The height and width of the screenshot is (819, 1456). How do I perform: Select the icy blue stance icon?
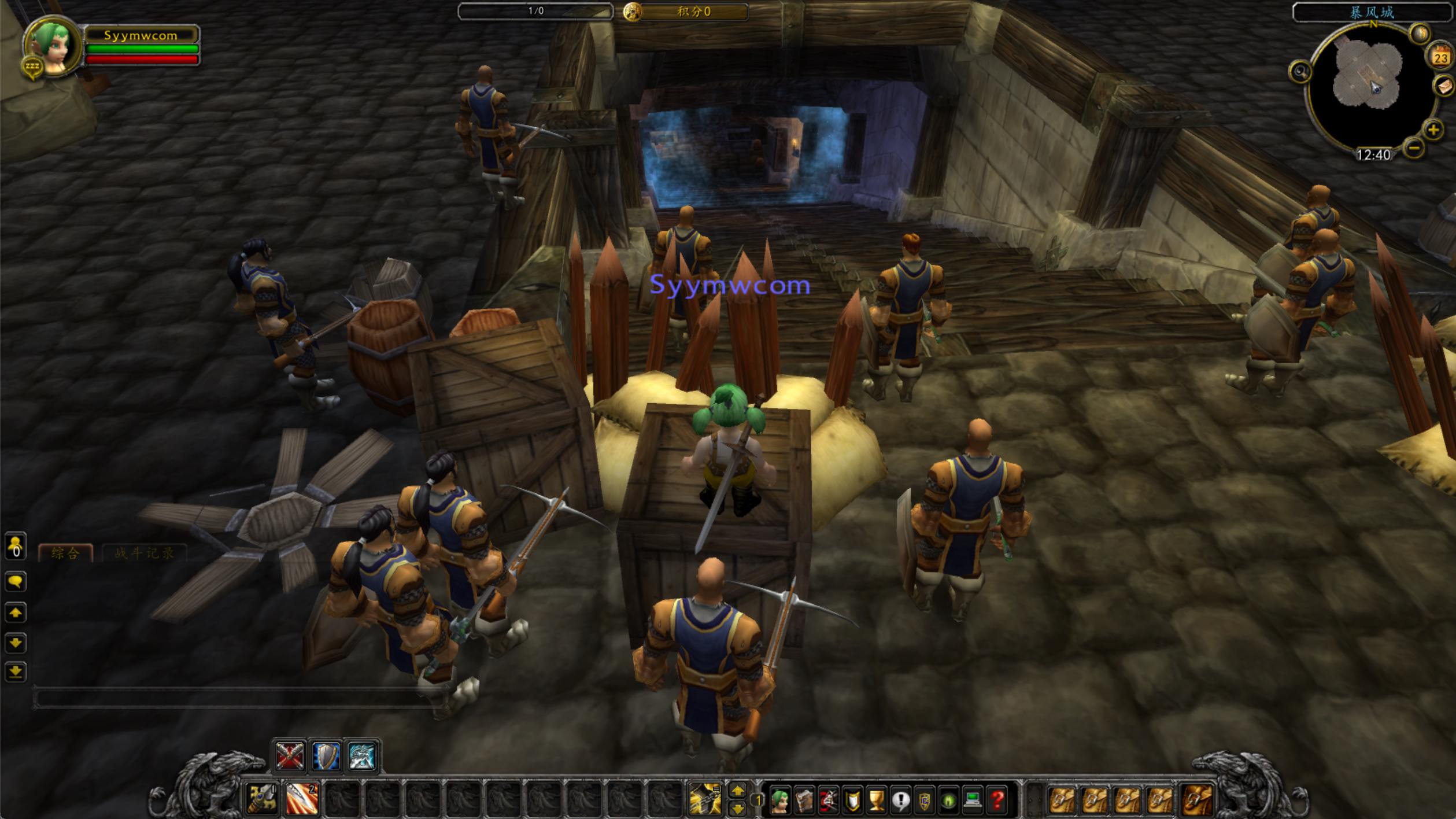tap(363, 756)
